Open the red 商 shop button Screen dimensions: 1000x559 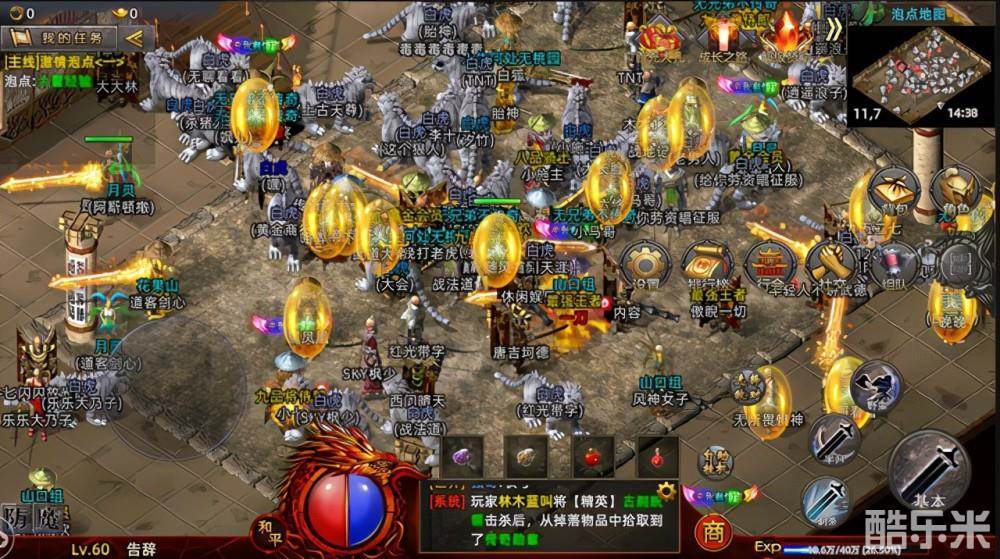pyautogui.click(x=712, y=530)
